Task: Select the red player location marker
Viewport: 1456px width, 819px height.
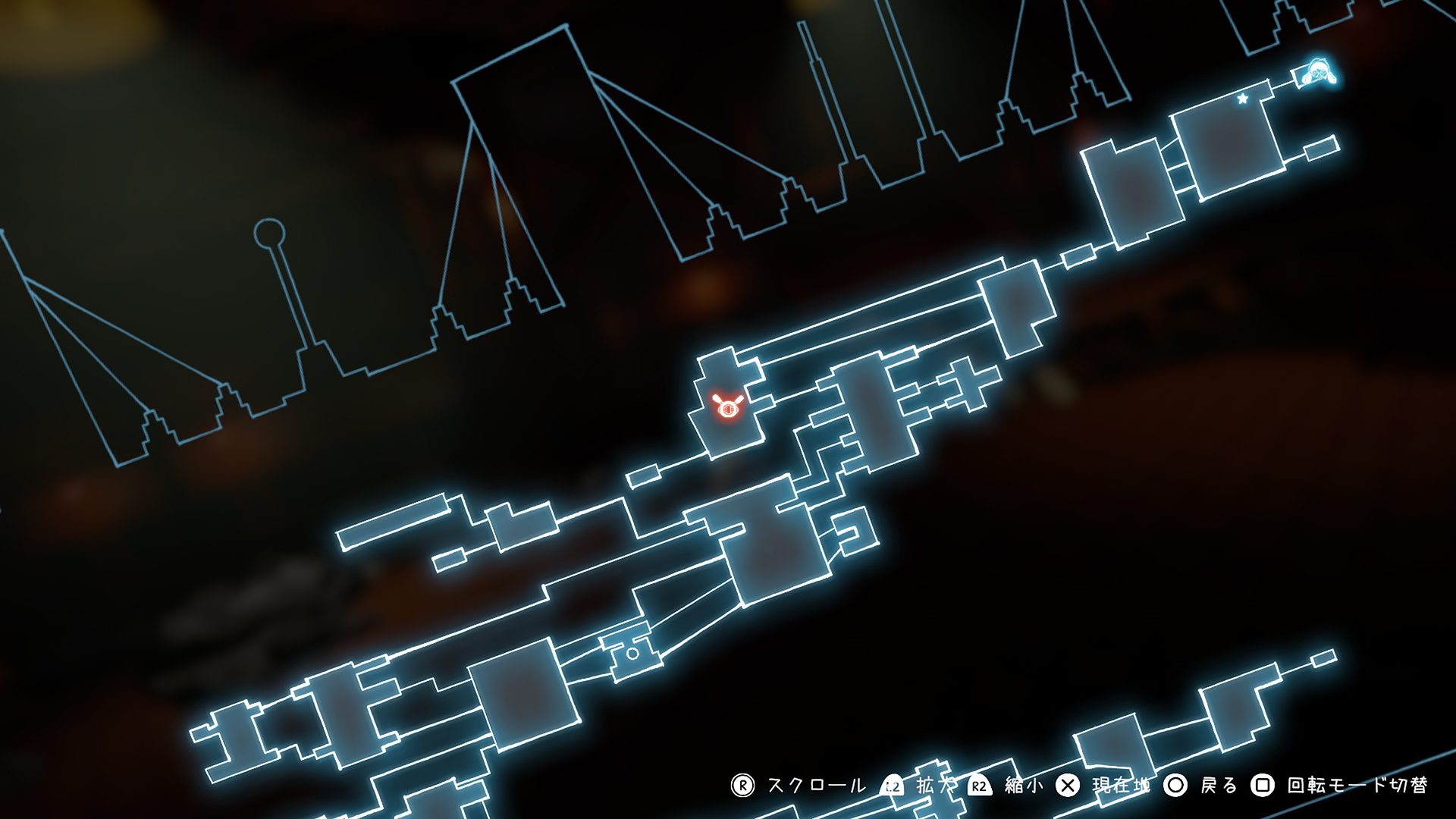Action: pyautogui.click(x=726, y=407)
